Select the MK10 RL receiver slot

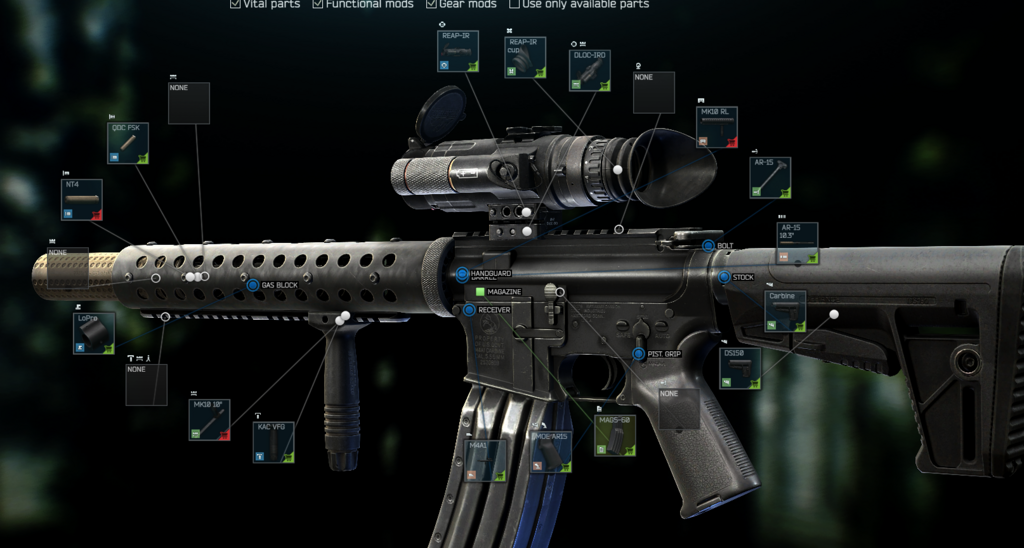(x=716, y=128)
